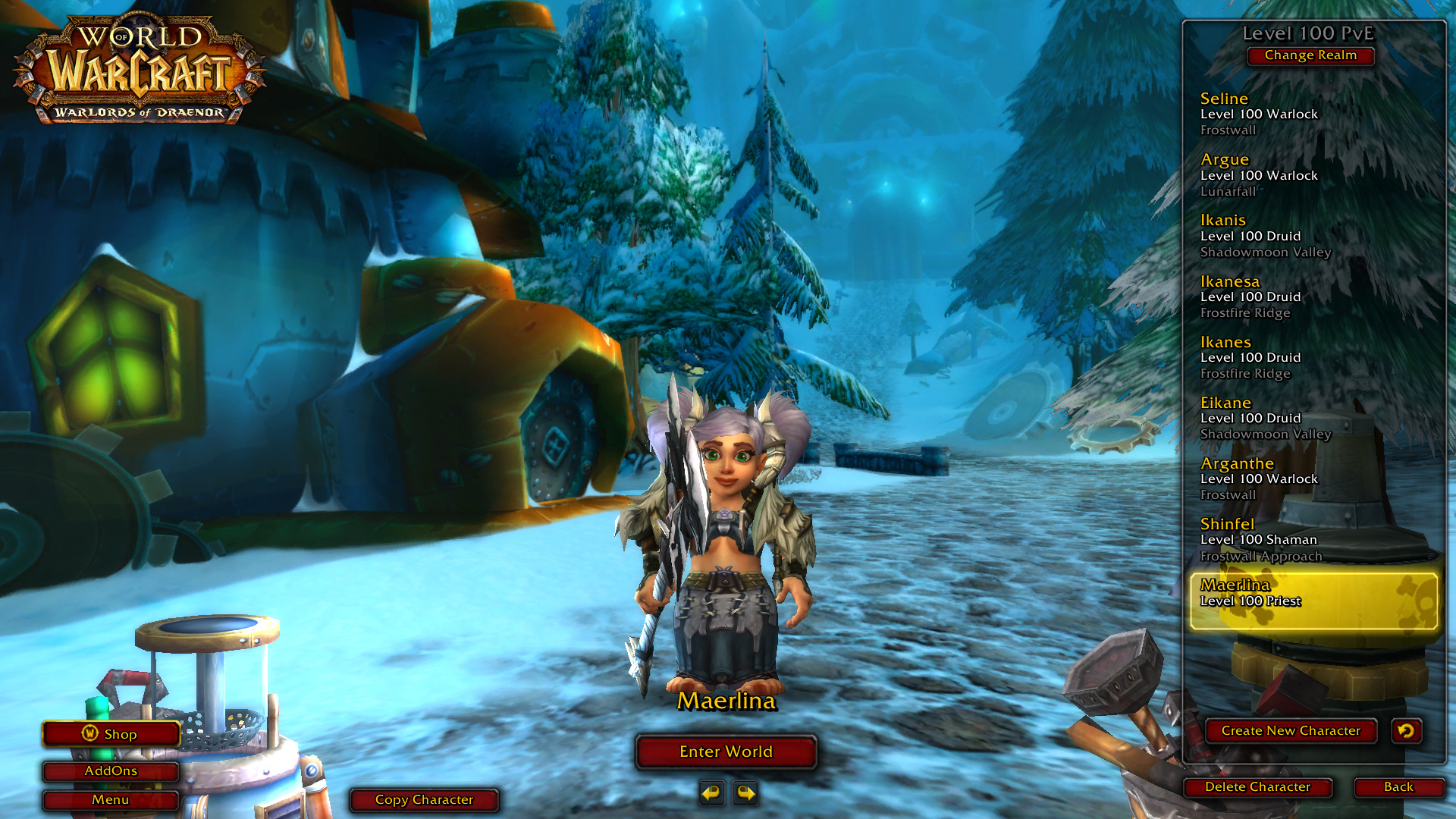Viewport: 1456px width, 819px height.
Task: Delete the selected character
Action: pos(1257,787)
